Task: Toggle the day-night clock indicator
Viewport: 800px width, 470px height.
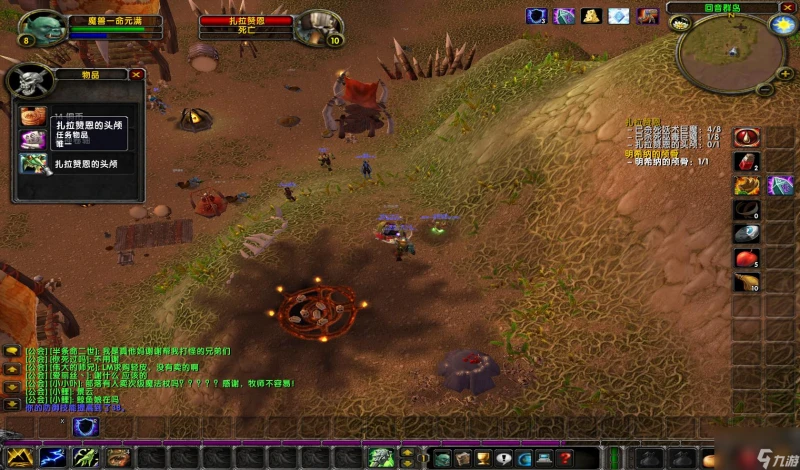Action: [782, 25]
